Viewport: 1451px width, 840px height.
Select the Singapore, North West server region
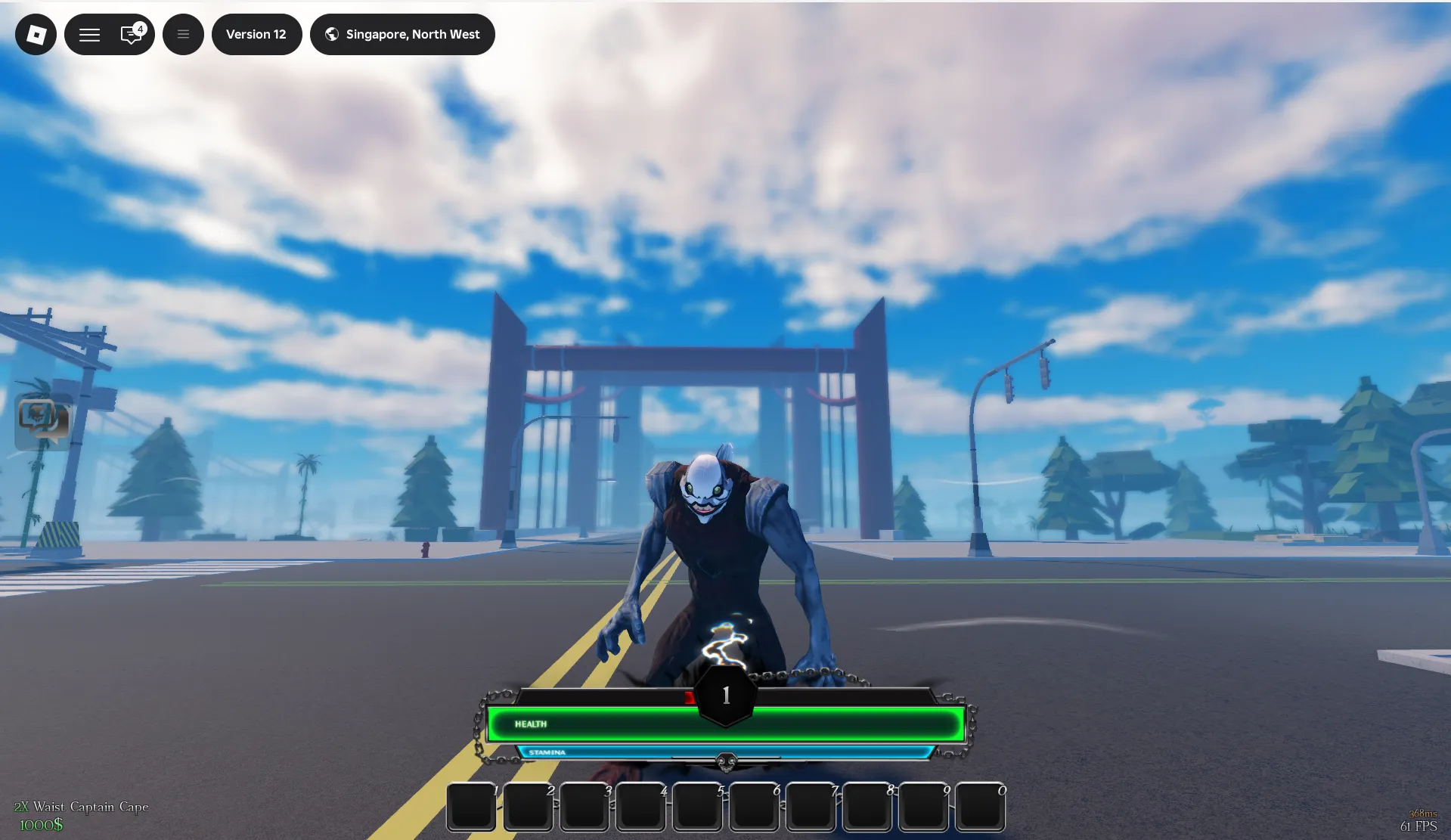coord(402,34)
